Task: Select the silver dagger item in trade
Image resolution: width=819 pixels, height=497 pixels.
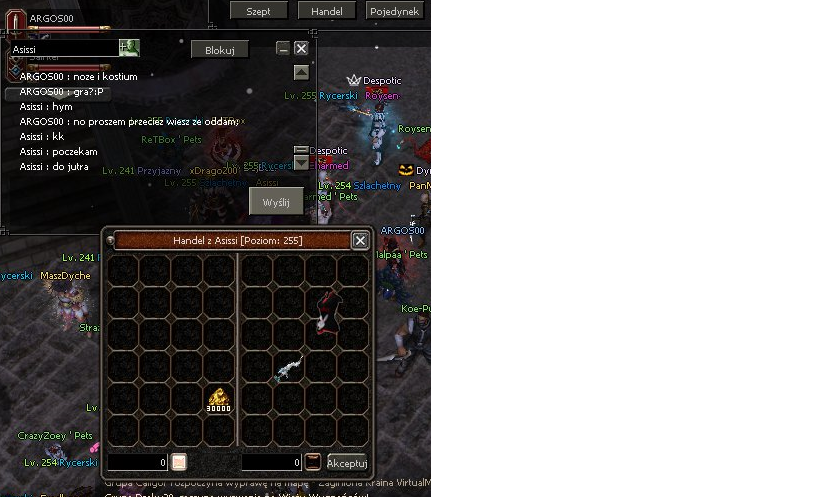Action: [x=289, y=368]
